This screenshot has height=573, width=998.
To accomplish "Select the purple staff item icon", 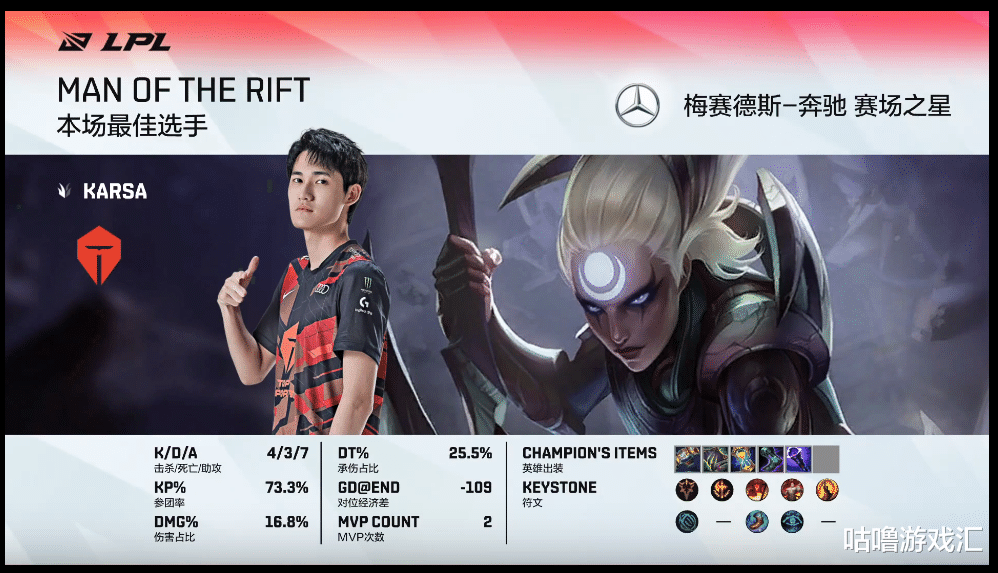I will [x=798, y=459].
